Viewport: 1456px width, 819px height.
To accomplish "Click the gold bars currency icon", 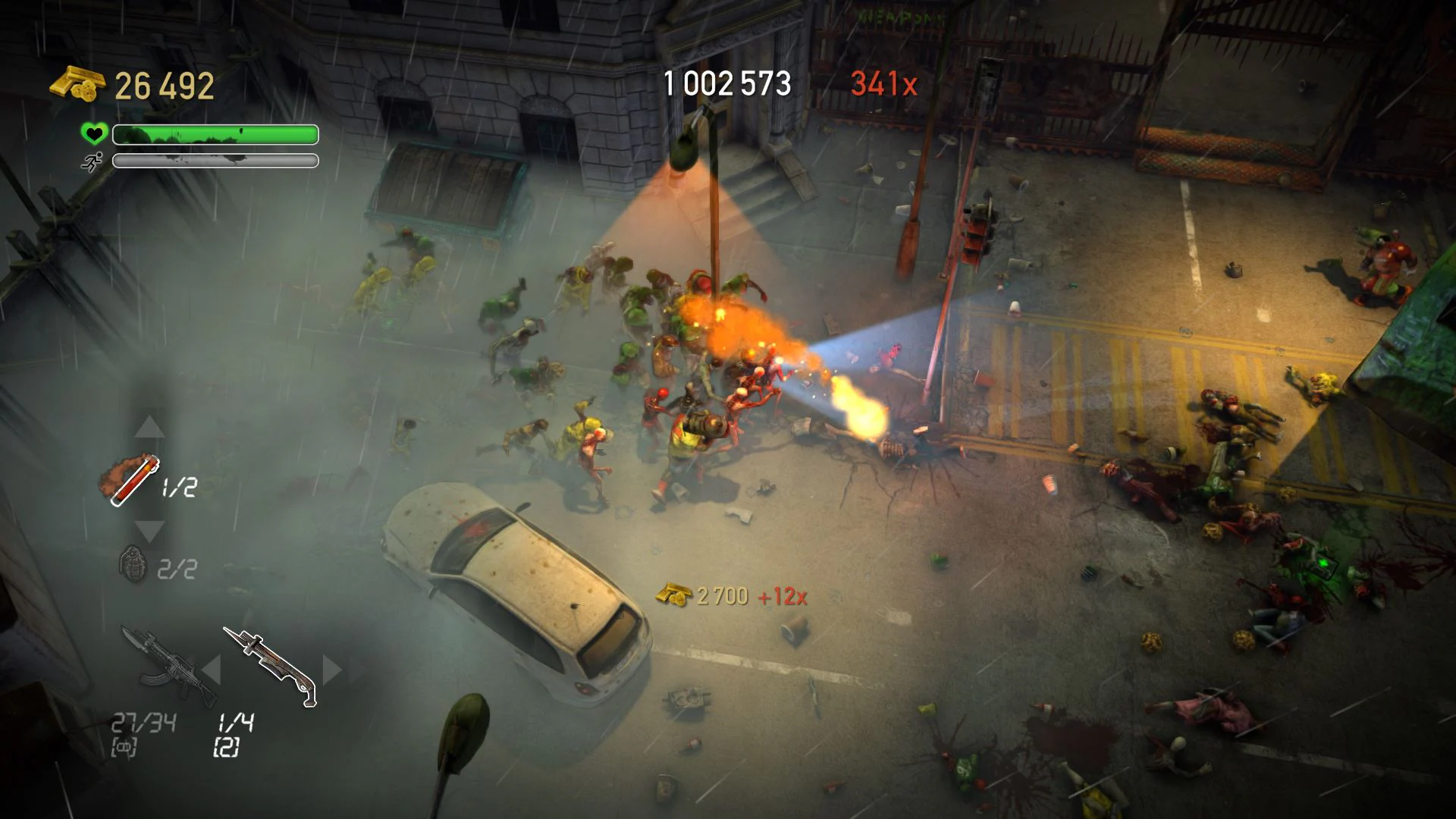I will pyautogui.click(x=76, y=83).
